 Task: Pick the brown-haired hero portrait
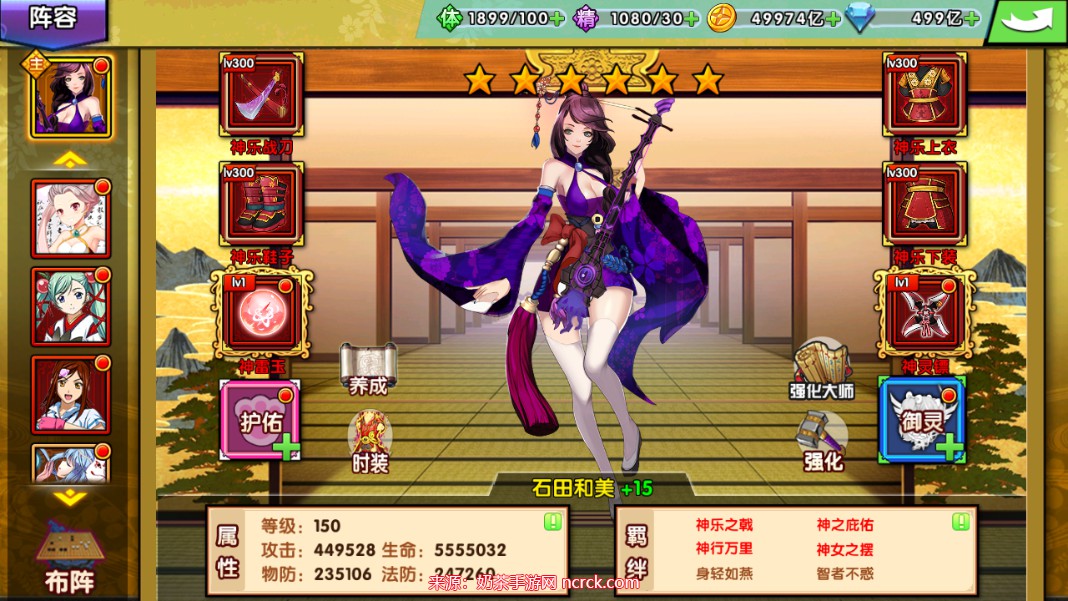click(x=70, y=394)
